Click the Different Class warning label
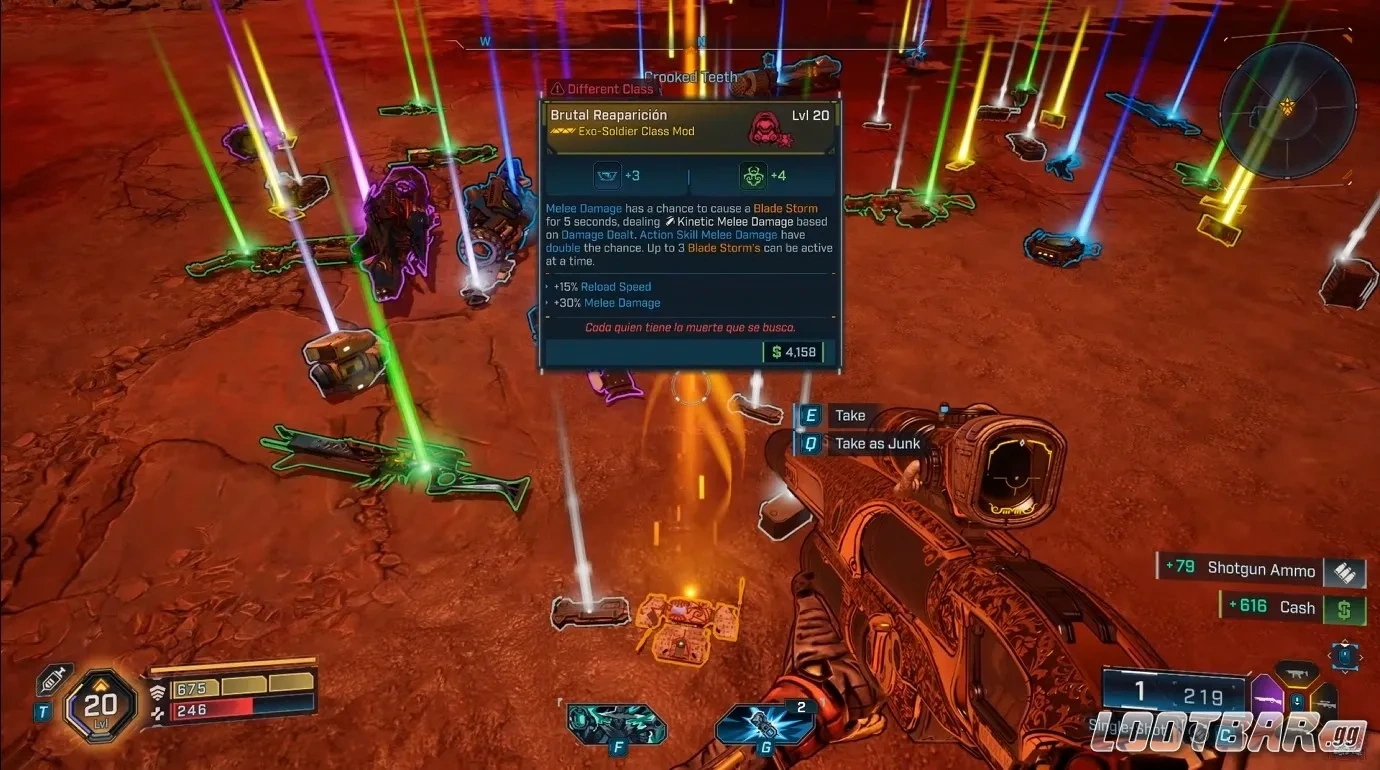Image resolution: width=1380 pixels, height=770 pixels. pos(603,89)
